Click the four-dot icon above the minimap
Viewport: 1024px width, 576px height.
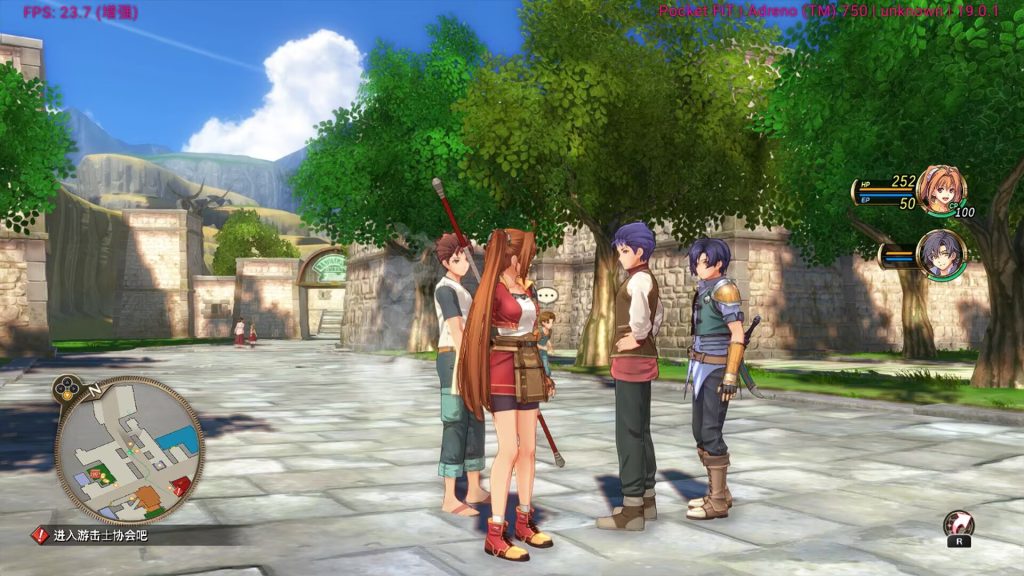(67, 387)
